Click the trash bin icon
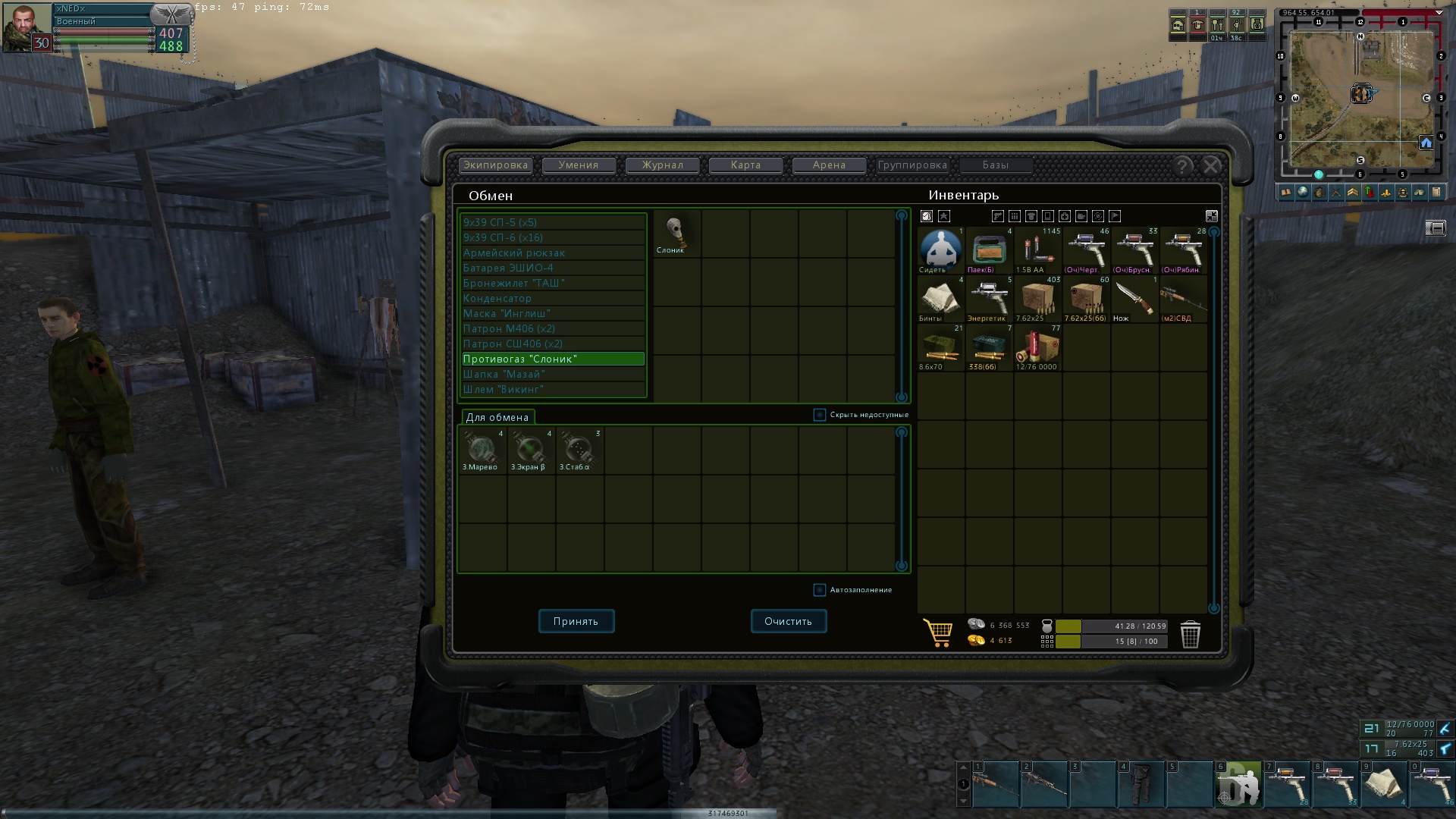 point(1191,635)
